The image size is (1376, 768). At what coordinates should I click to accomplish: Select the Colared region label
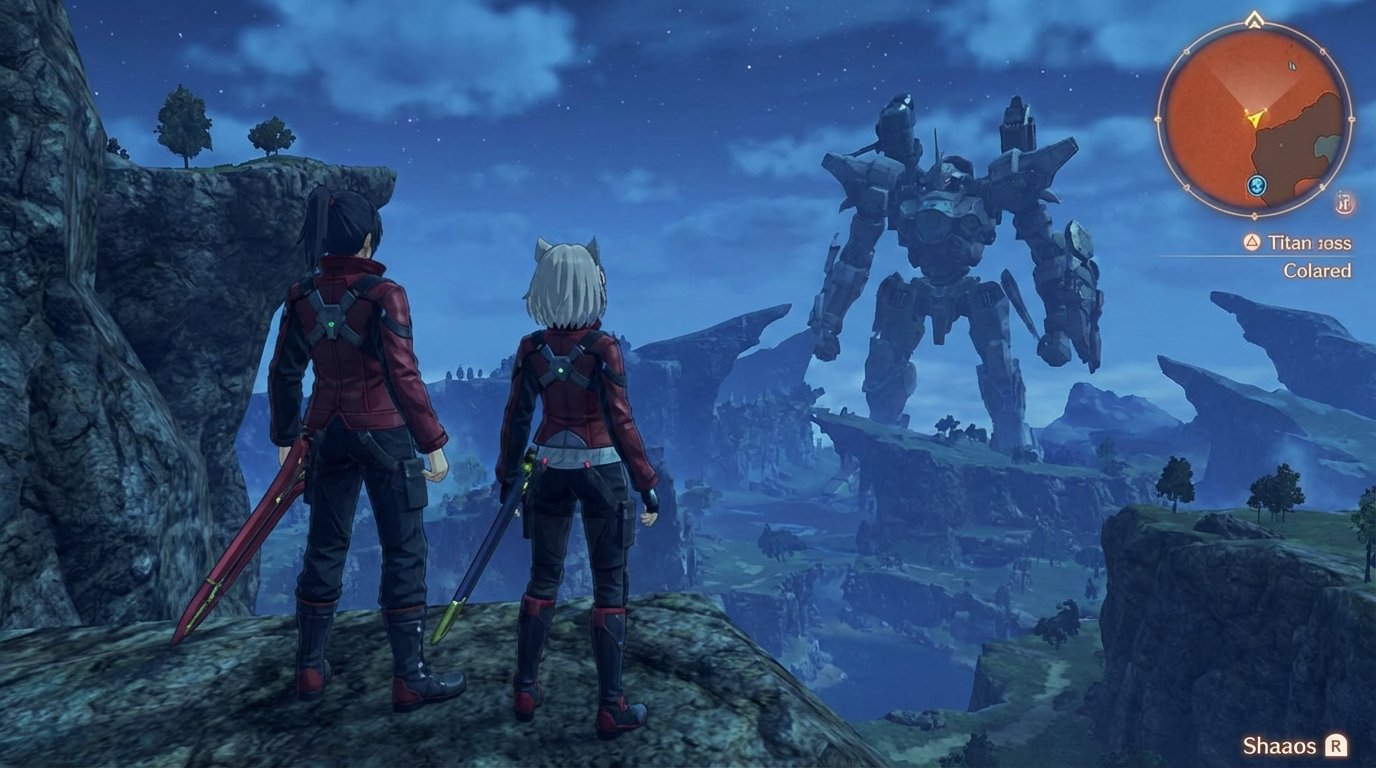[x=1317, y=270]
